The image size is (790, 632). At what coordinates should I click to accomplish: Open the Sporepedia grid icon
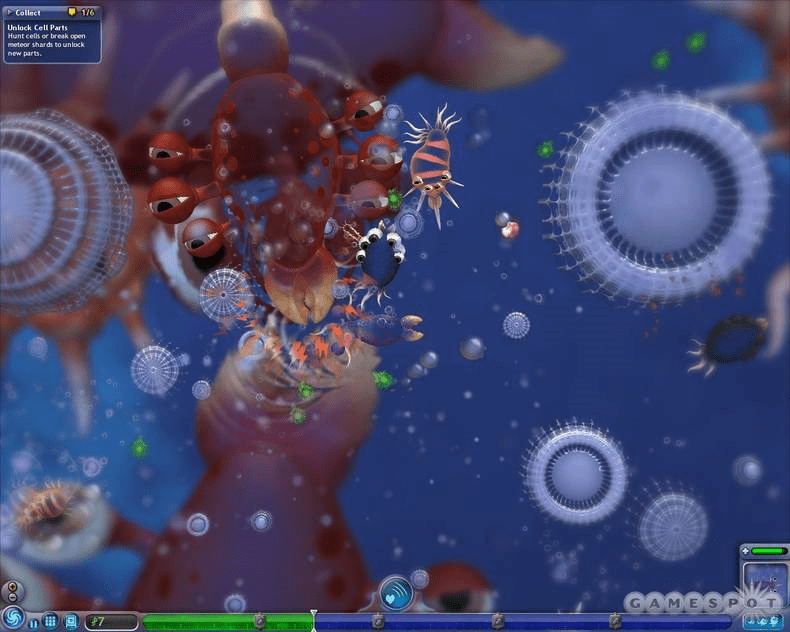coord(50,621)
